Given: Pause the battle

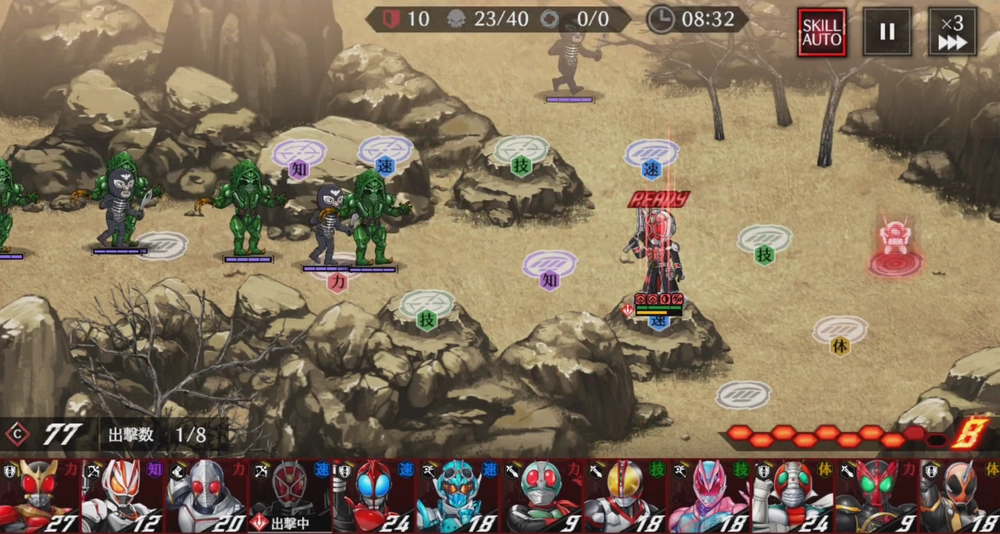Looking at the screenshot, I should click(x=887, y=32).
